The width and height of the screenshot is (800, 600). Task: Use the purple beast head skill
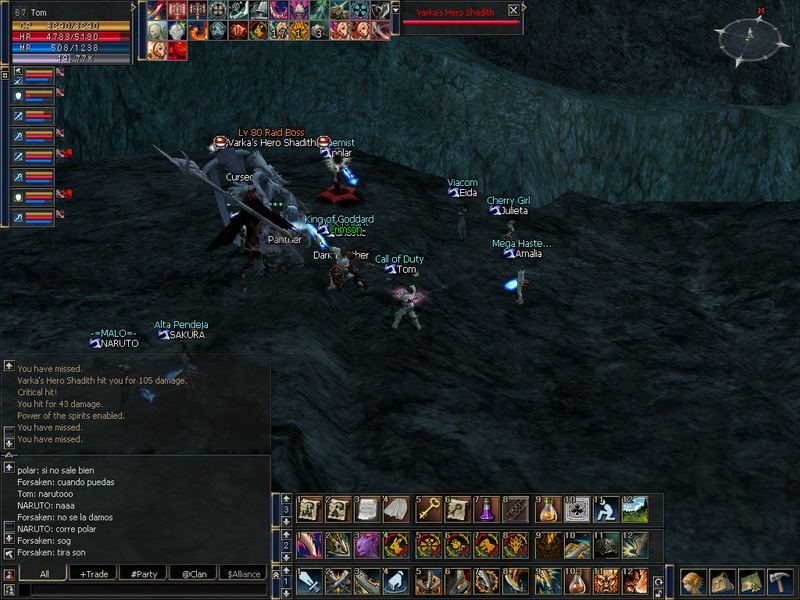coord(369,544)
